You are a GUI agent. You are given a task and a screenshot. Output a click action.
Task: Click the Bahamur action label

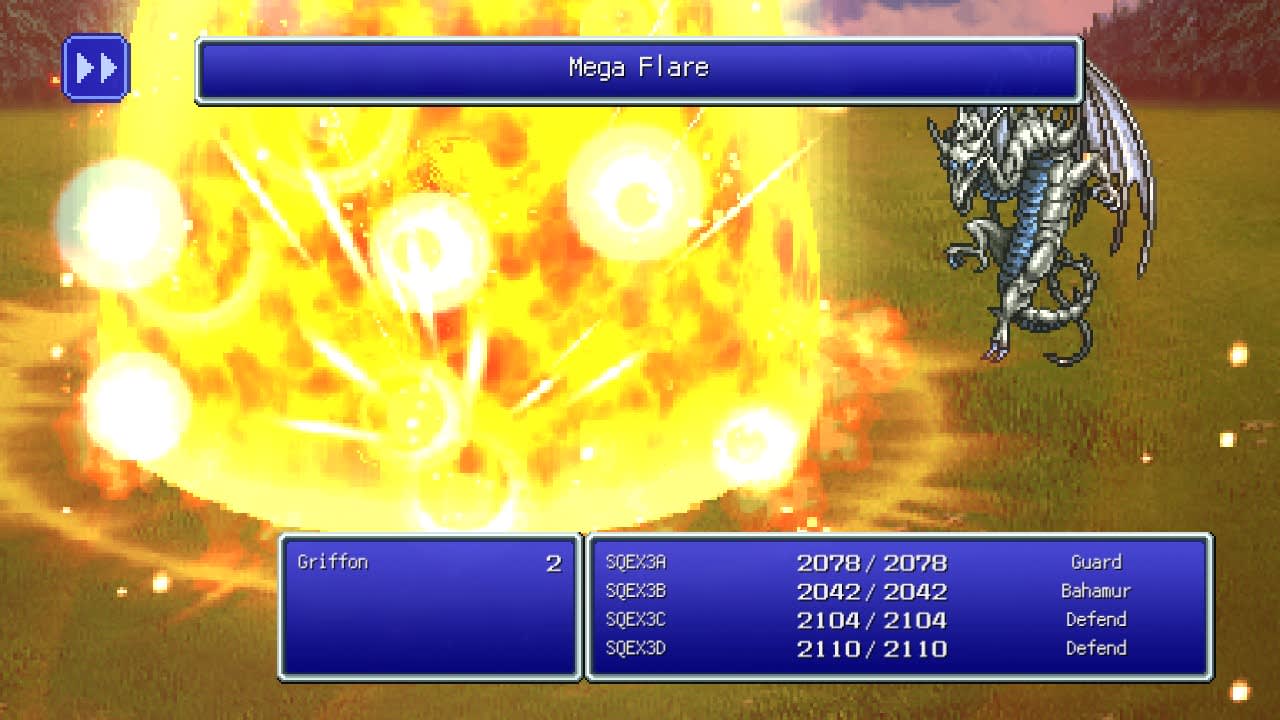pos(1094,591)
